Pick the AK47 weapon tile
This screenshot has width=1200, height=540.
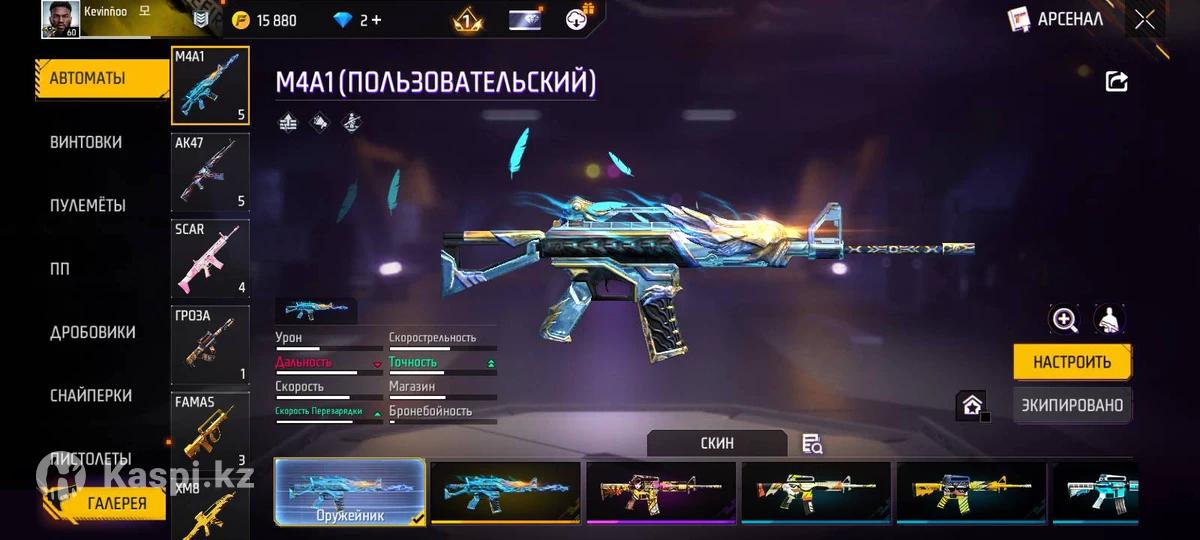(210, 172)
